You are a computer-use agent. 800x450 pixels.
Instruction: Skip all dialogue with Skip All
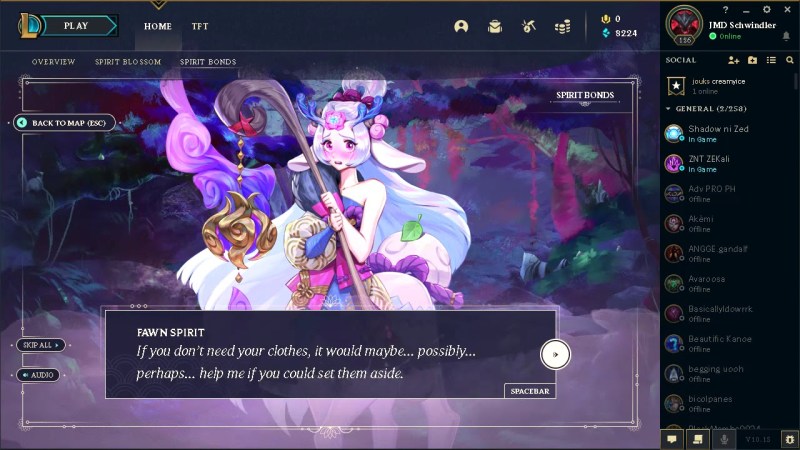click(x=40, y=345)
